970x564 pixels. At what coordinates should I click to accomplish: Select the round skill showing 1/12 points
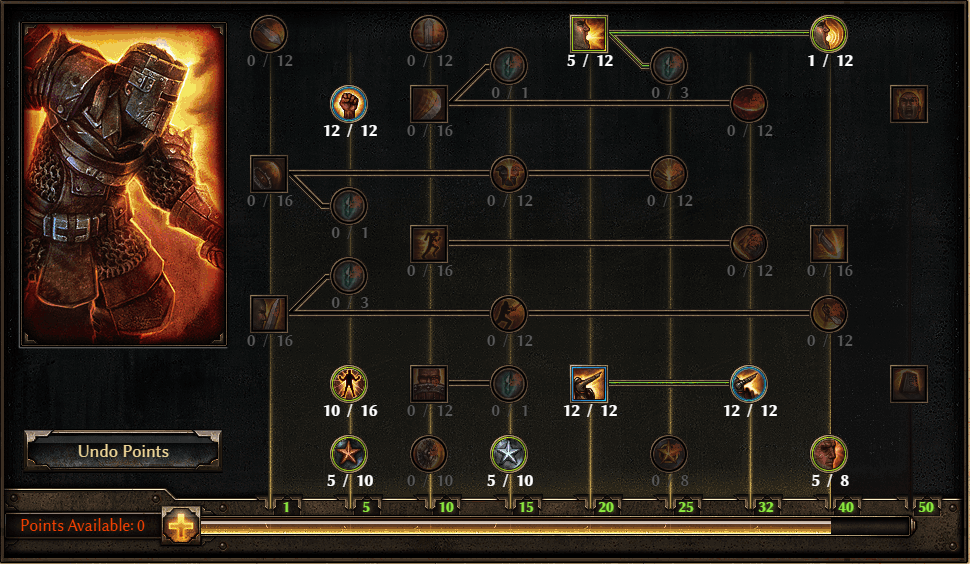pyautogui.click(x=829, y=33)
